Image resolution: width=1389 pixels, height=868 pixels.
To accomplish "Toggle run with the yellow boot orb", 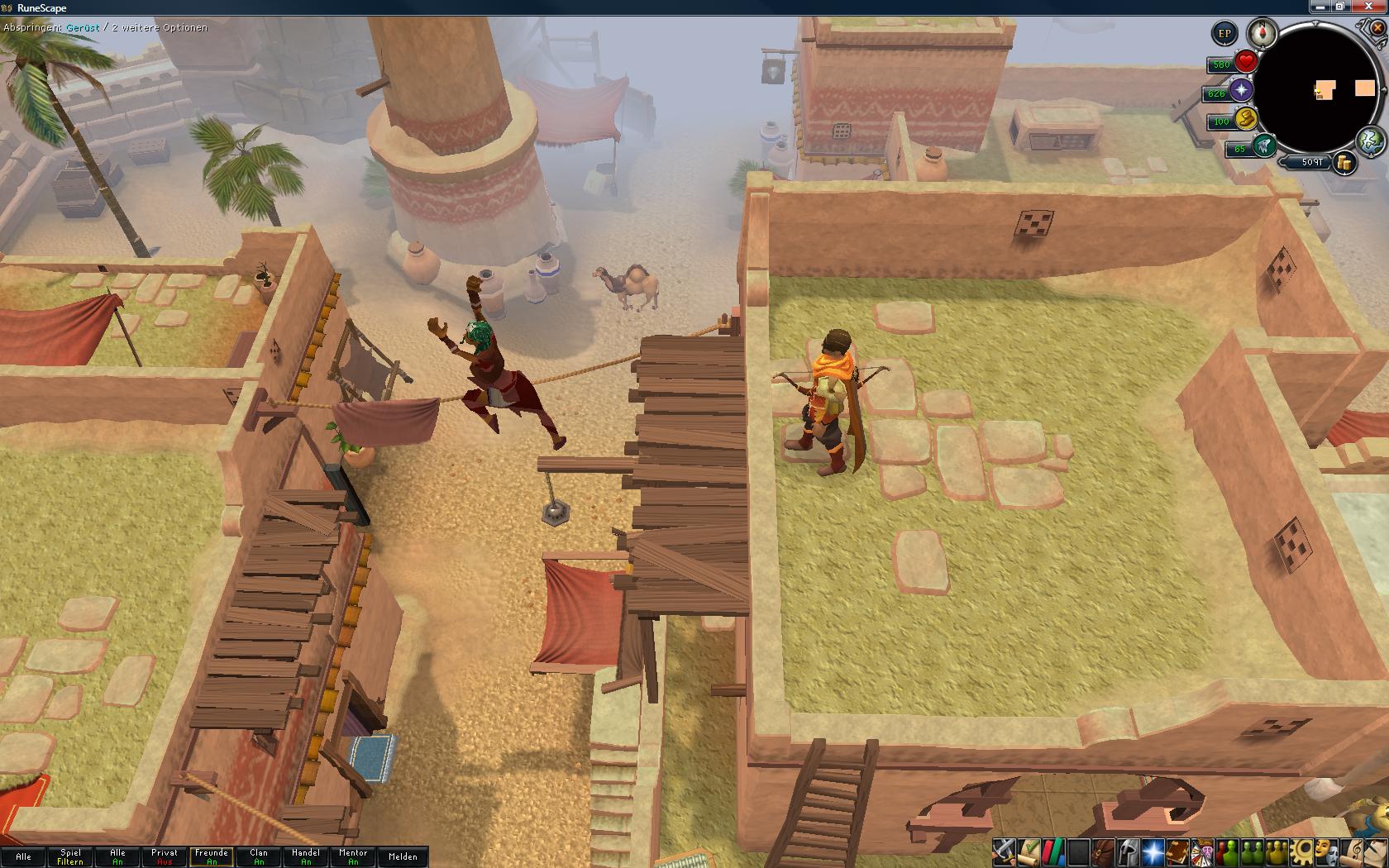I will coord(1245,119).
